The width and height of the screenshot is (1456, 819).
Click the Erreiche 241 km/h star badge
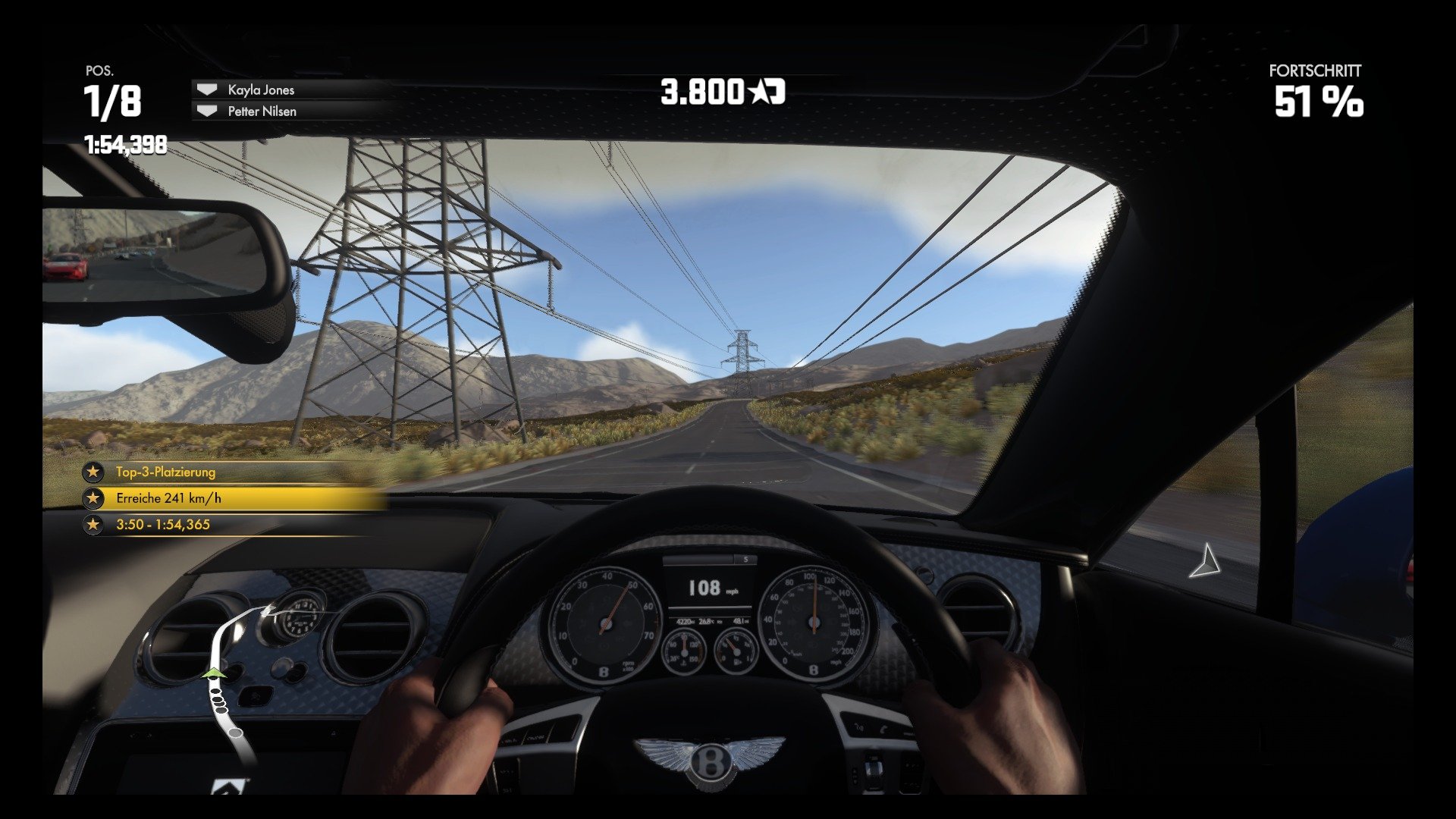[93, 498]
